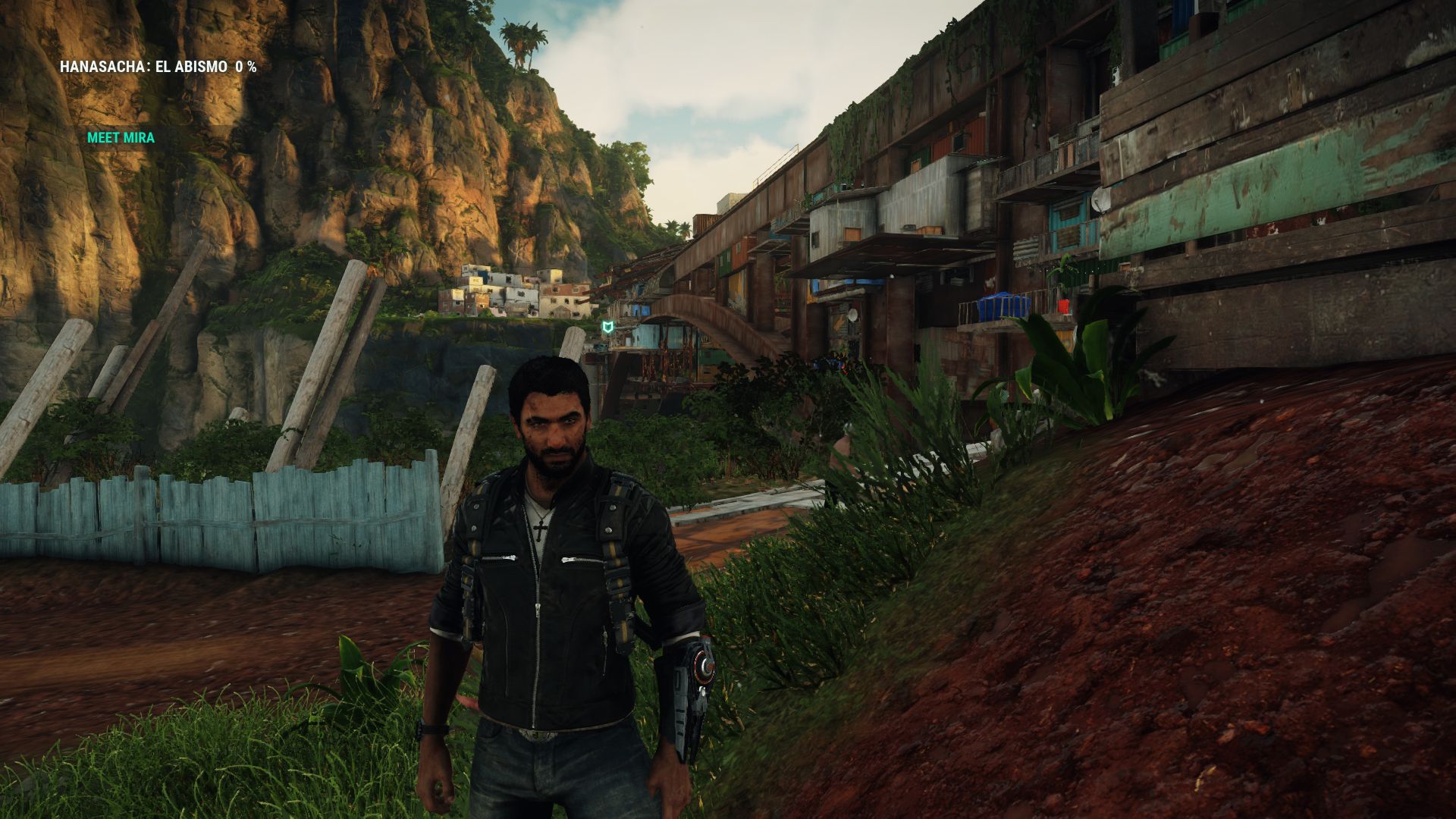Click the teal mission waypoint marker
Screen dimensions: 1456x819
607,328
